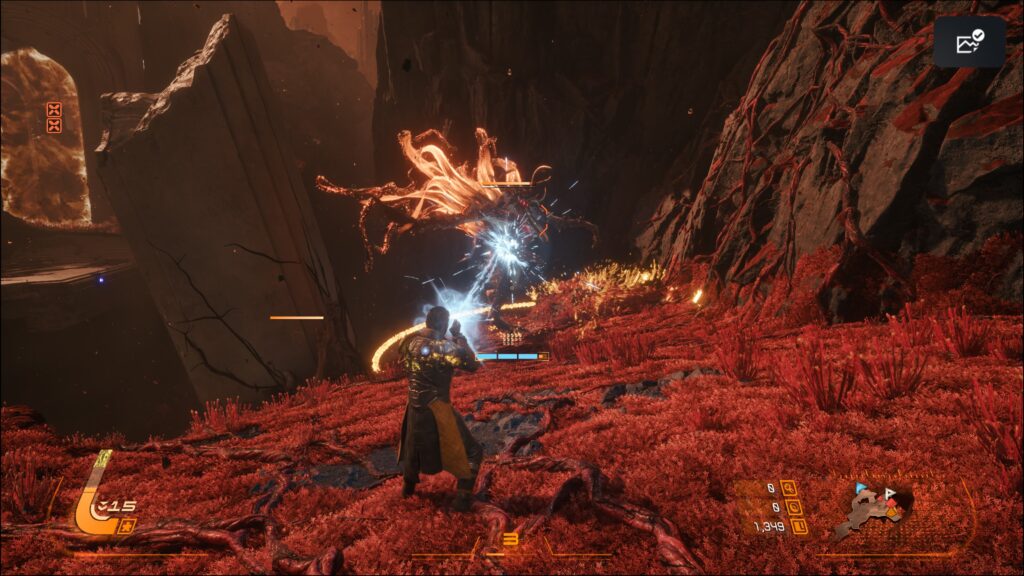Select the key resource icon
Viewport: 1024px width, 576px height.
(788, 489)
